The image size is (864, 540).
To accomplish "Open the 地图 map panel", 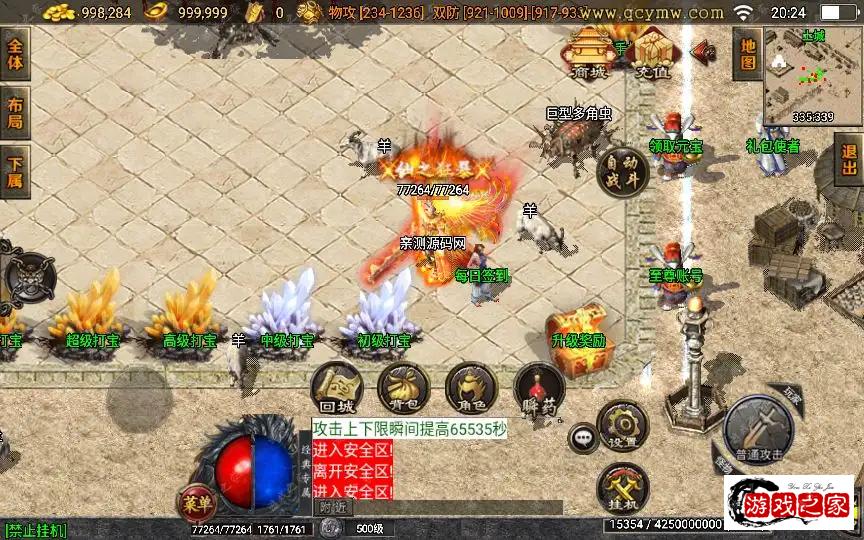I will 747,54.
